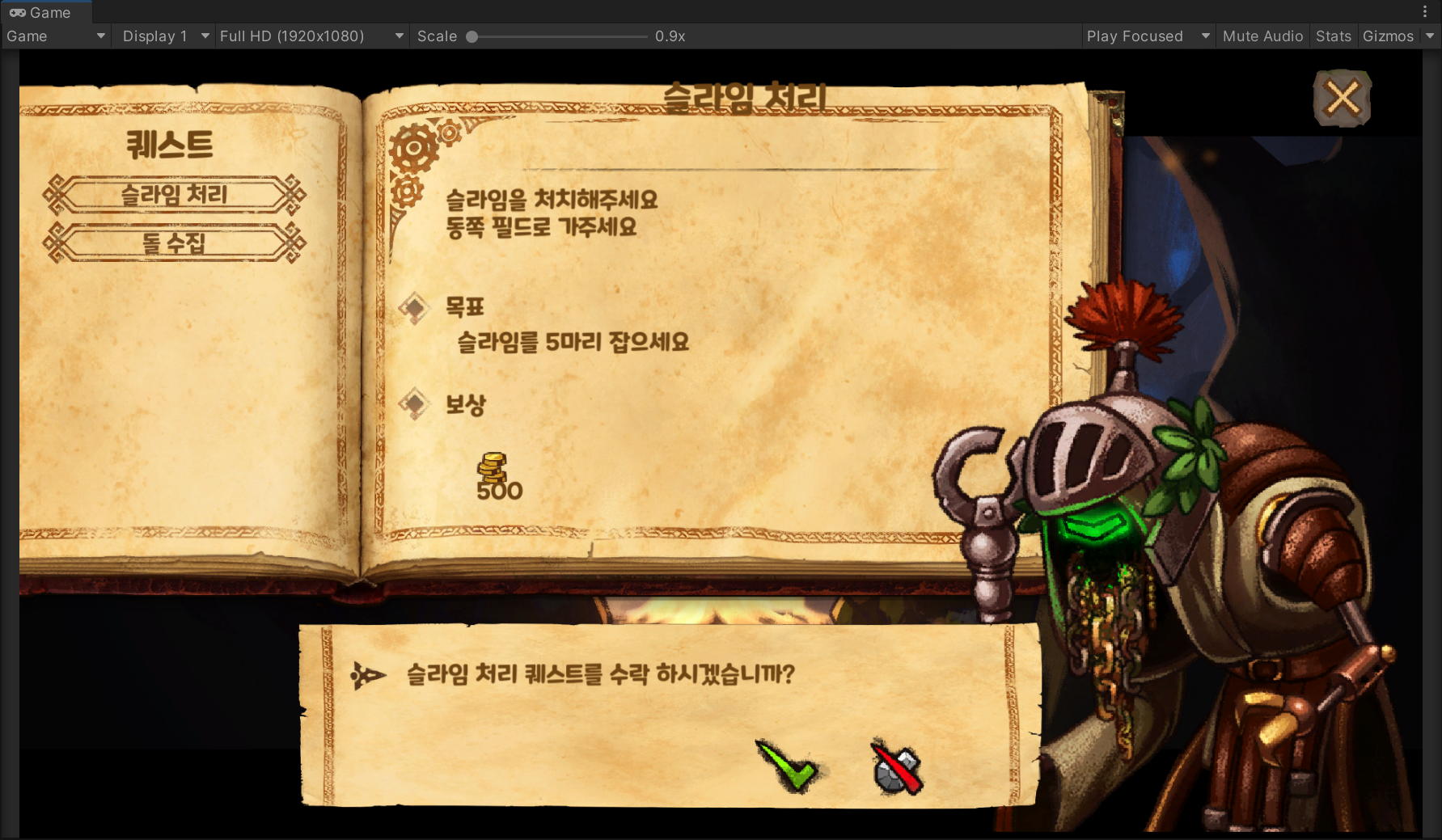Toggle Mute Audio for the Game view

(x=1262, y=36)
